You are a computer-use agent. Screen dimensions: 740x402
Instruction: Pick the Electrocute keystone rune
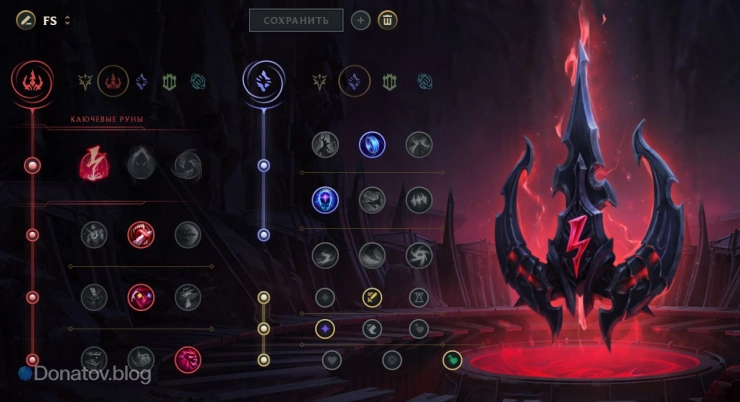pos(95,164)
